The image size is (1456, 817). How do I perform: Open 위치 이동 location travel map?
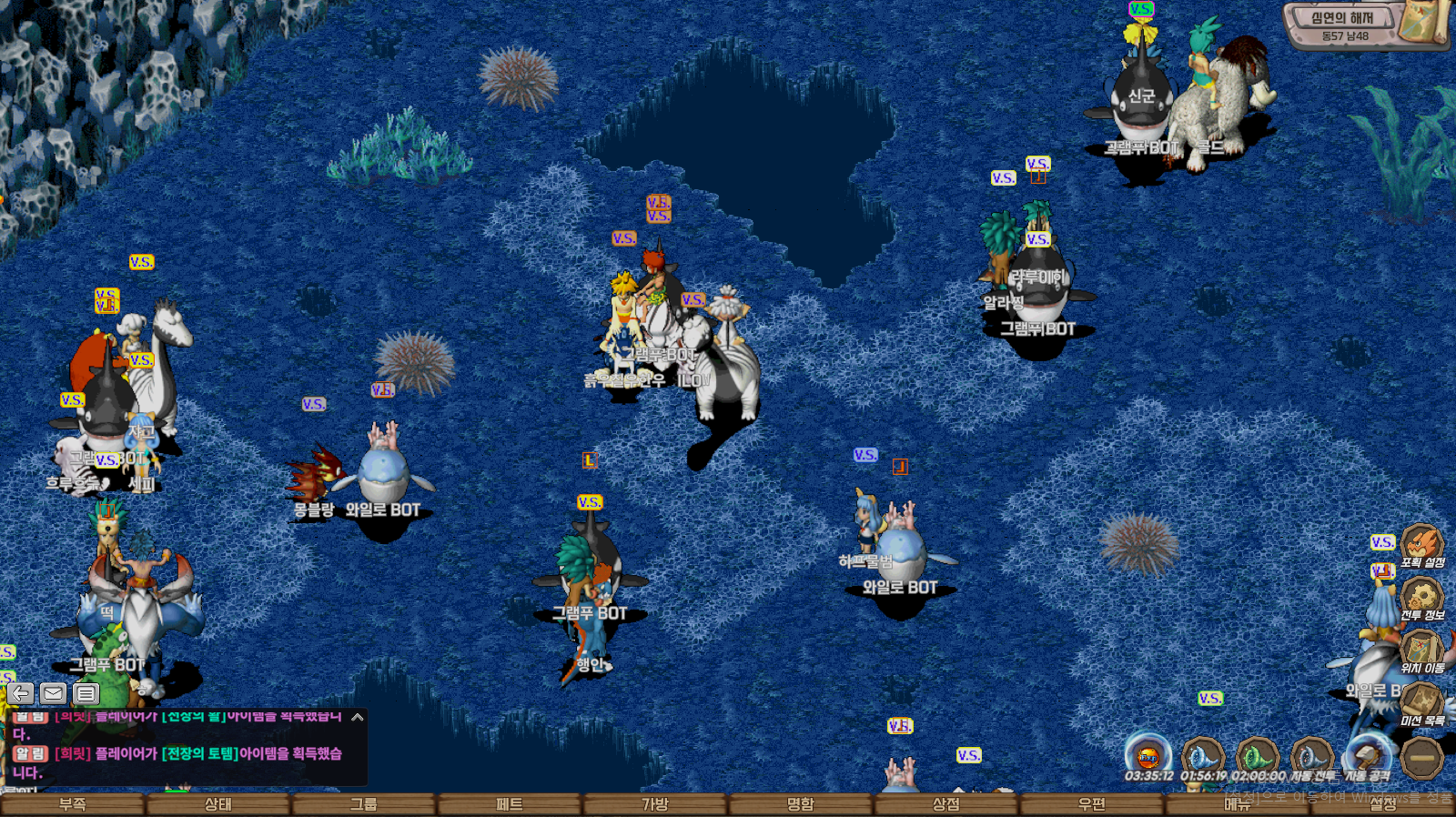(1421, 651)
